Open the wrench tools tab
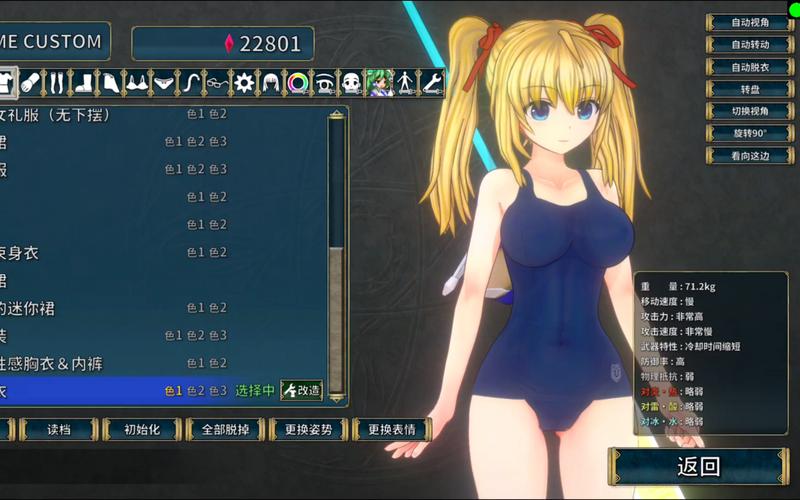800x500 pixels. point(432,82)
